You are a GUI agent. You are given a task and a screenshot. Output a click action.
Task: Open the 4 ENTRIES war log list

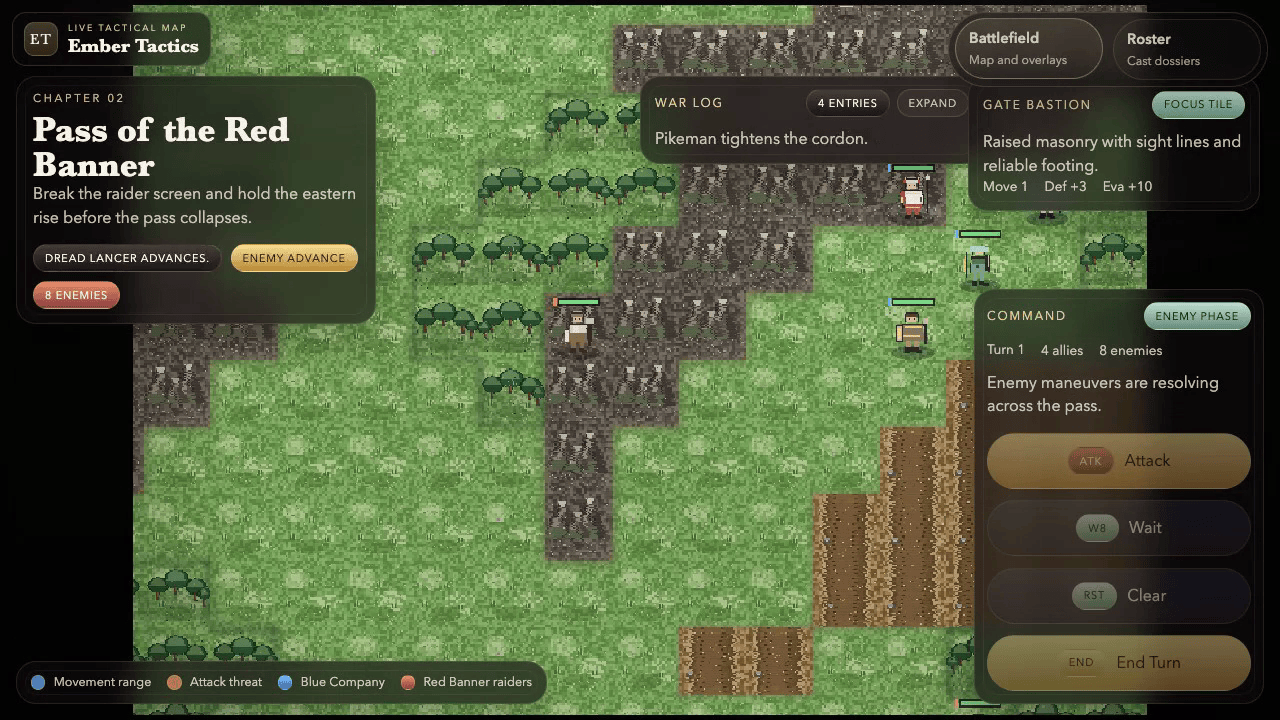[847, 102]
